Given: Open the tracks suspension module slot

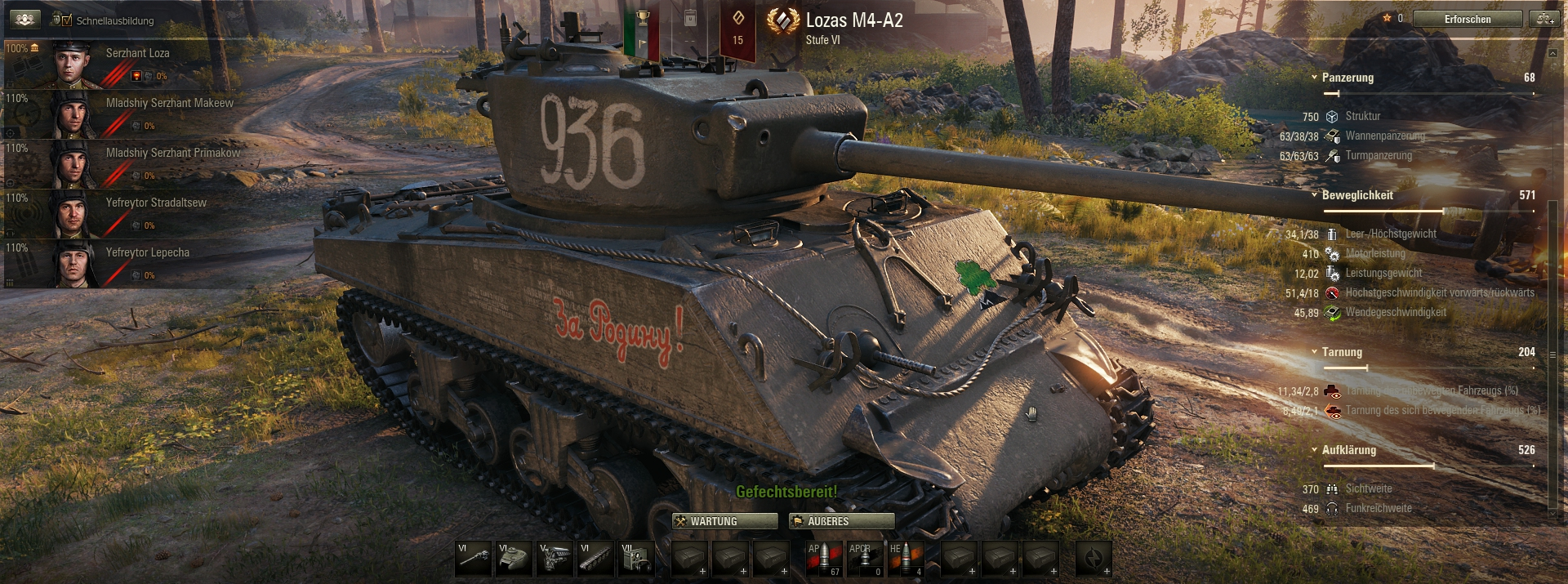Looking at the screenshot, I should click(596, 559).
